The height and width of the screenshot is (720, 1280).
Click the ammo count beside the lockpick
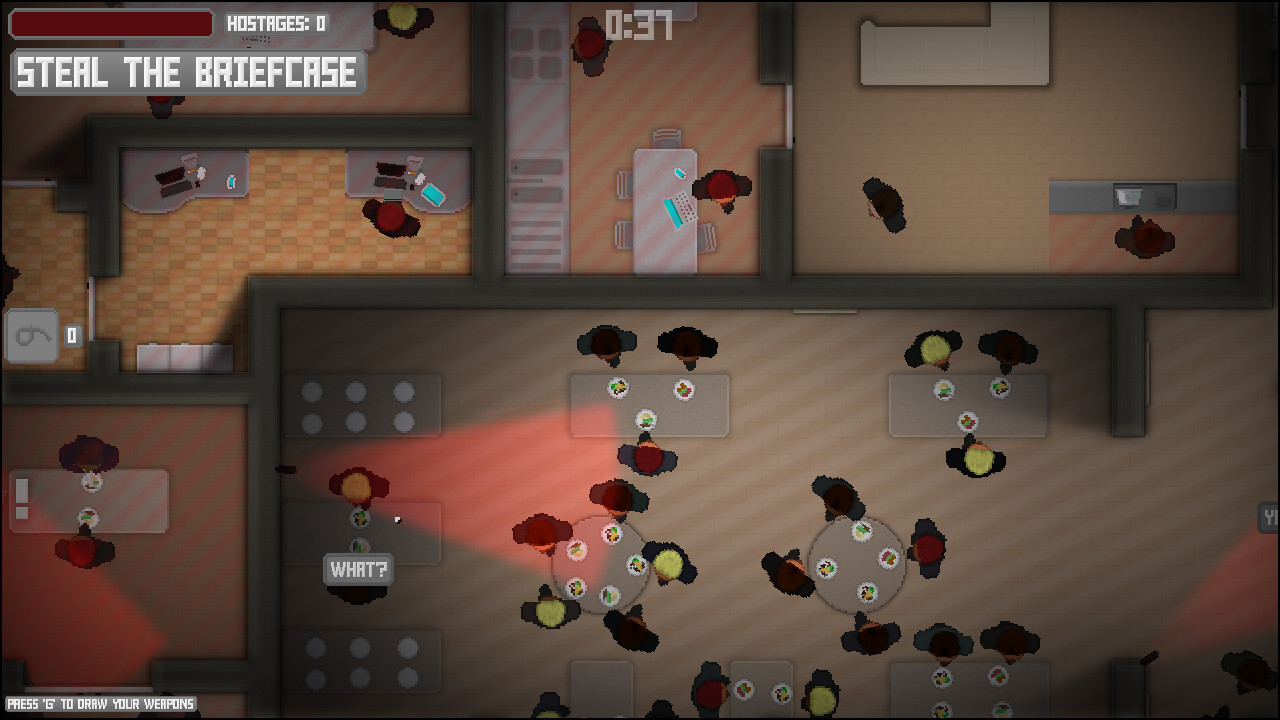70,337
